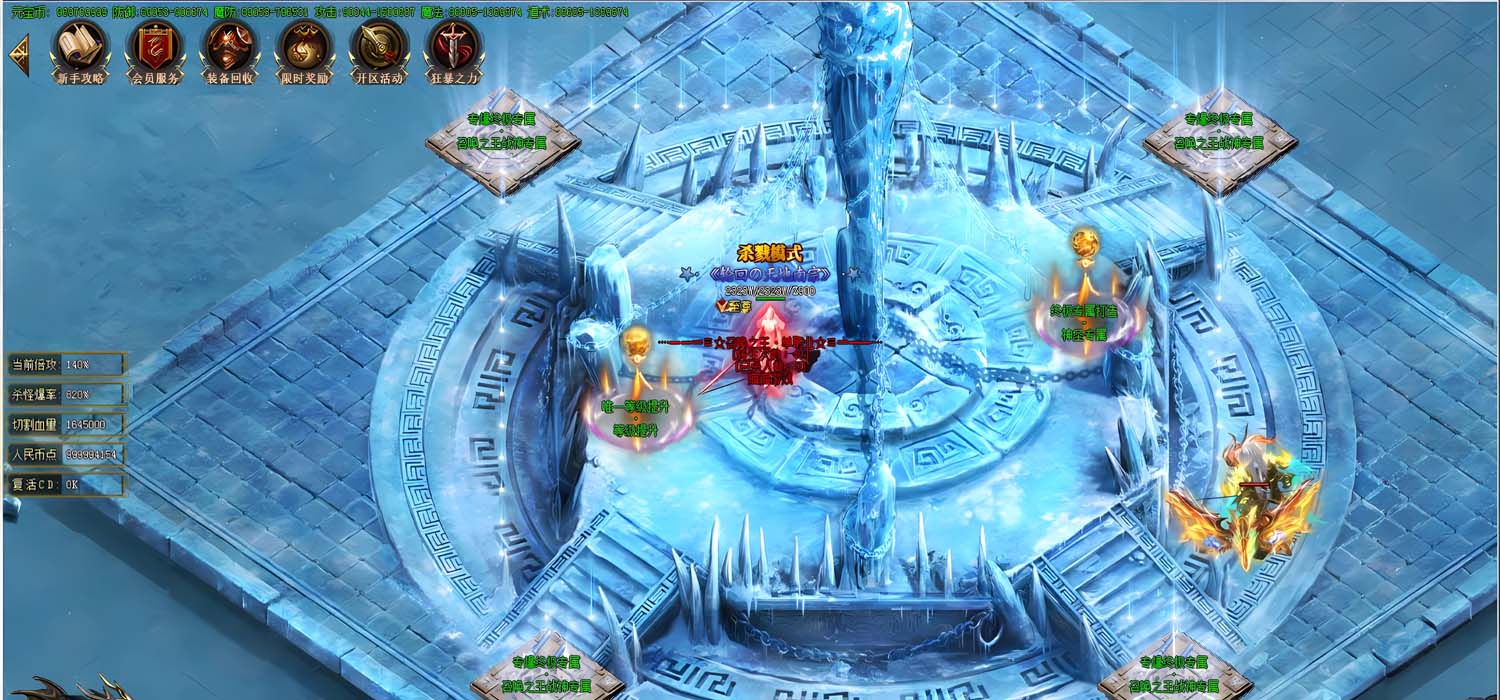Claim rewards via the 限时奖励 icon
The height and width of the screenshot is (700, 1500).
(x=305, y=50)
